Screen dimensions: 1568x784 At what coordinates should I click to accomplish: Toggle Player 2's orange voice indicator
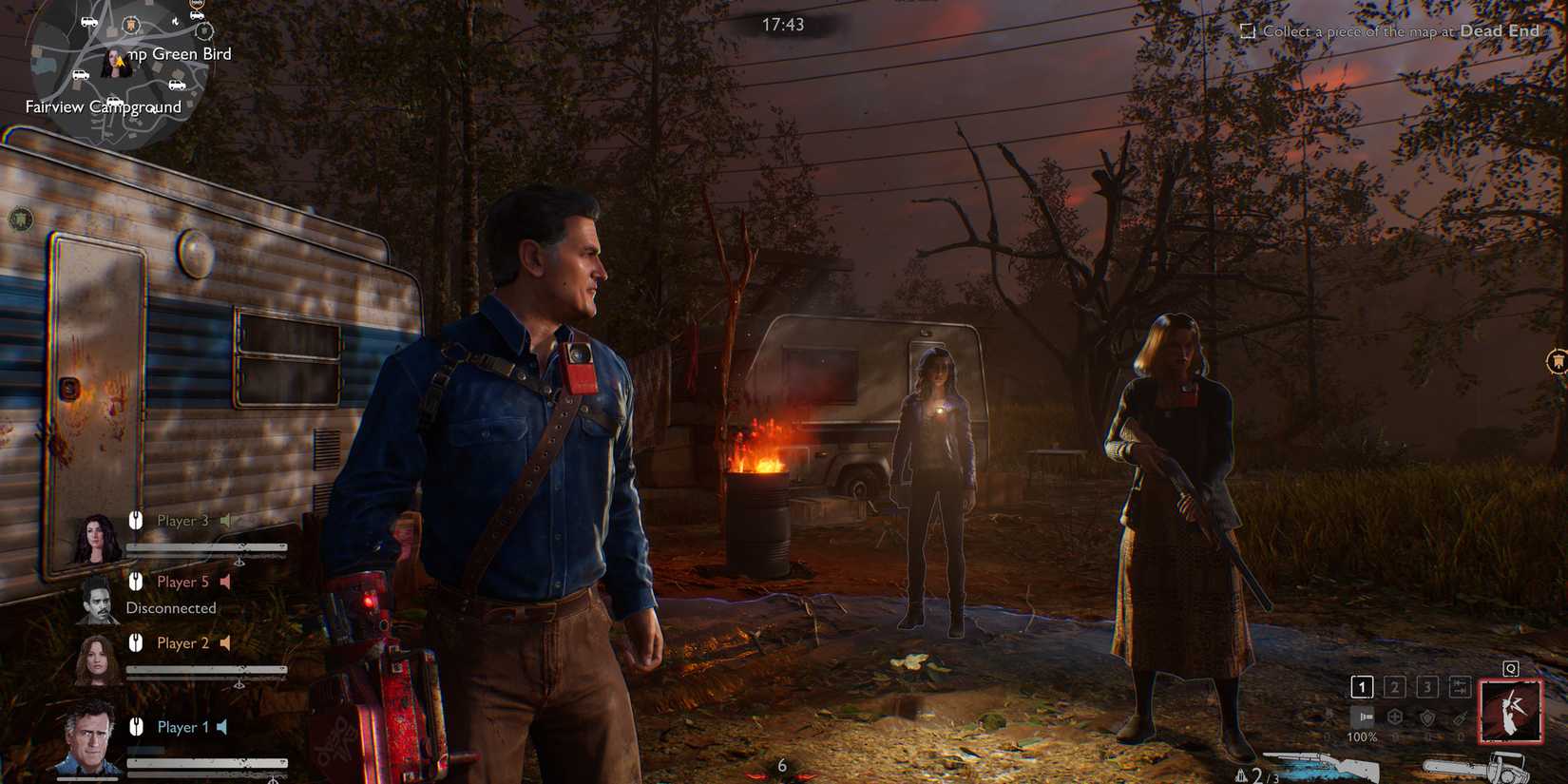223,642
